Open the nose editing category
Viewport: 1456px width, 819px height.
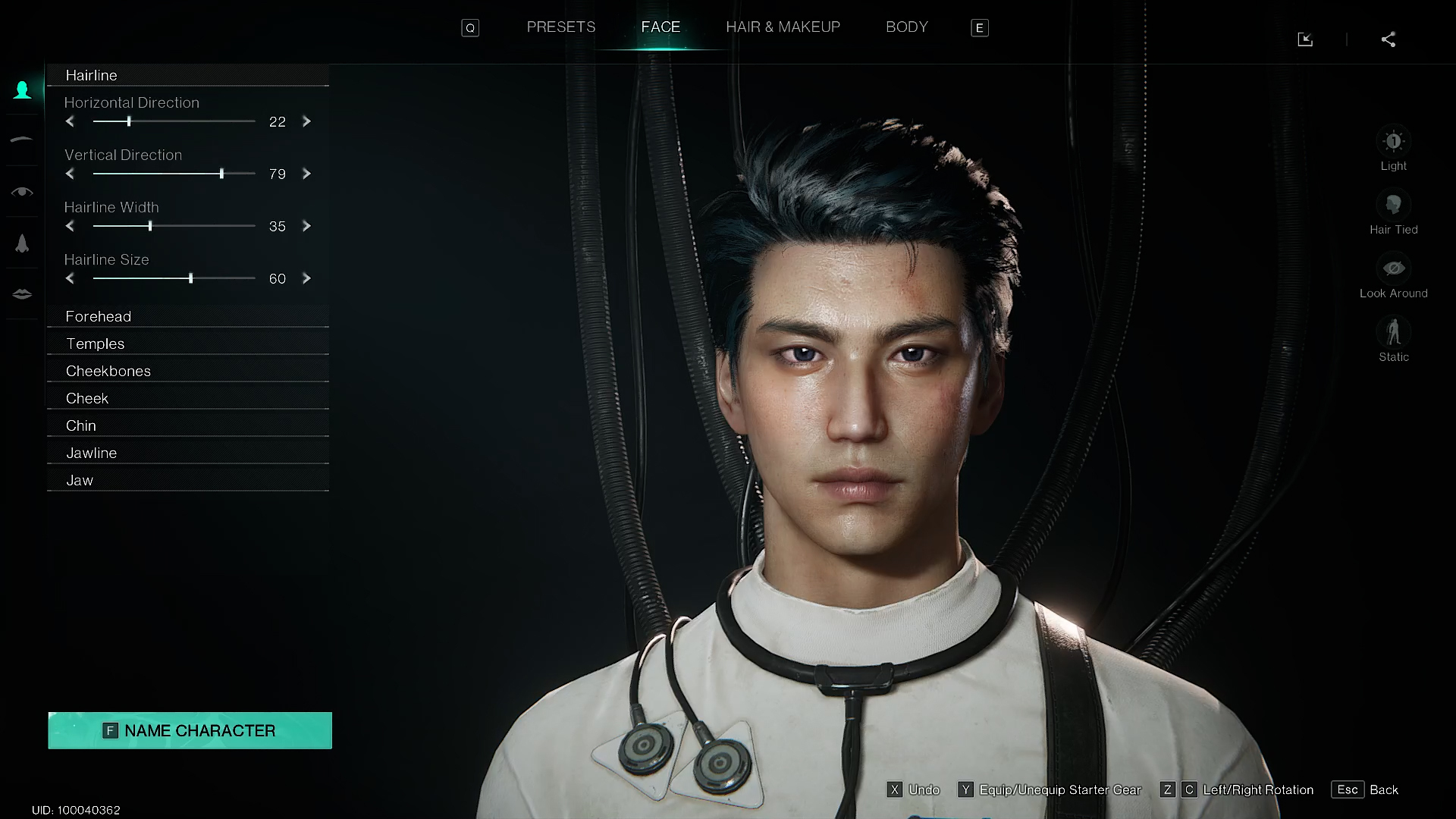22,243
